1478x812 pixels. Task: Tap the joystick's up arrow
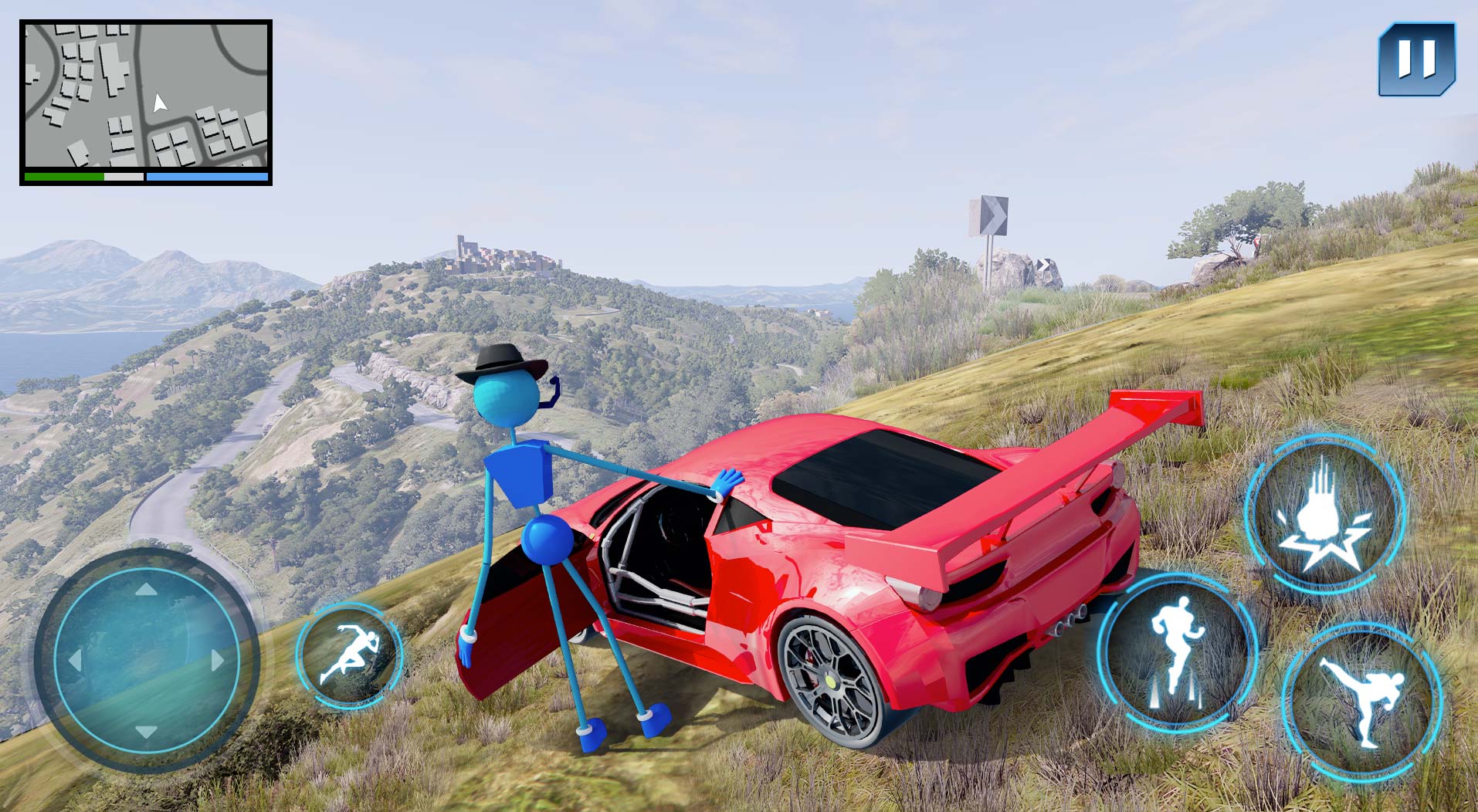click(146, 590)
